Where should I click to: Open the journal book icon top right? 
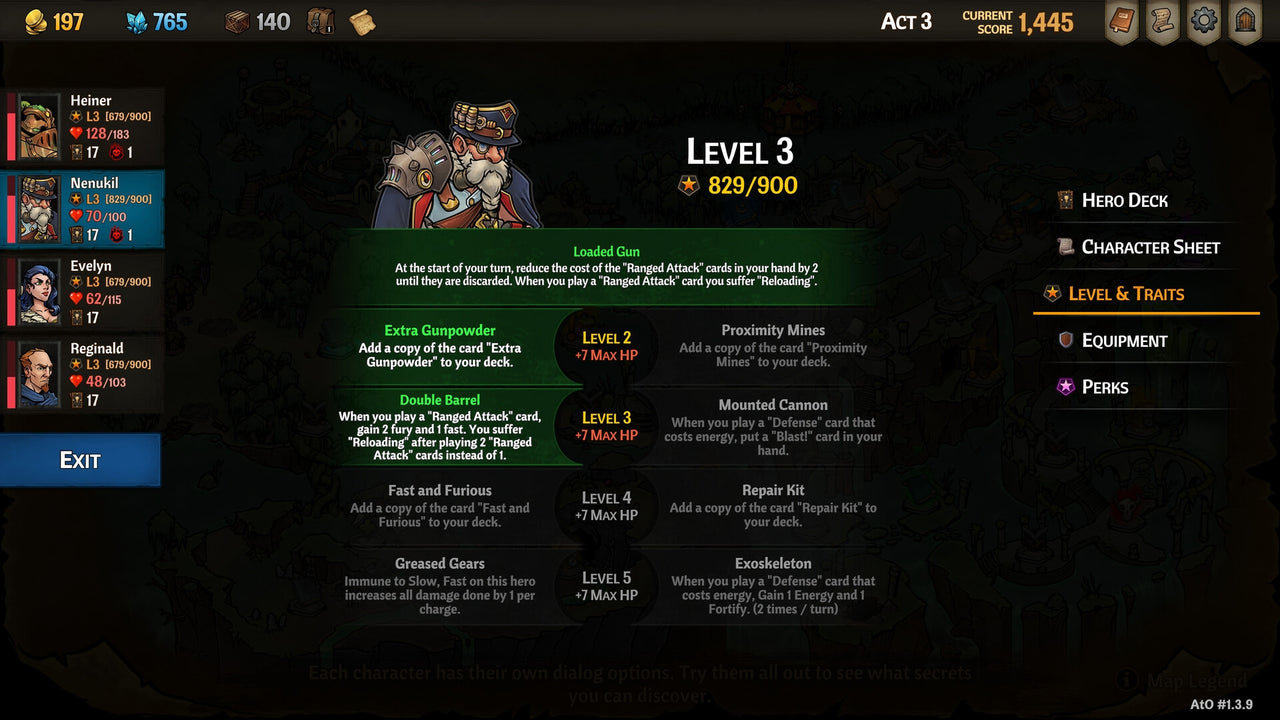[1120, 21]
